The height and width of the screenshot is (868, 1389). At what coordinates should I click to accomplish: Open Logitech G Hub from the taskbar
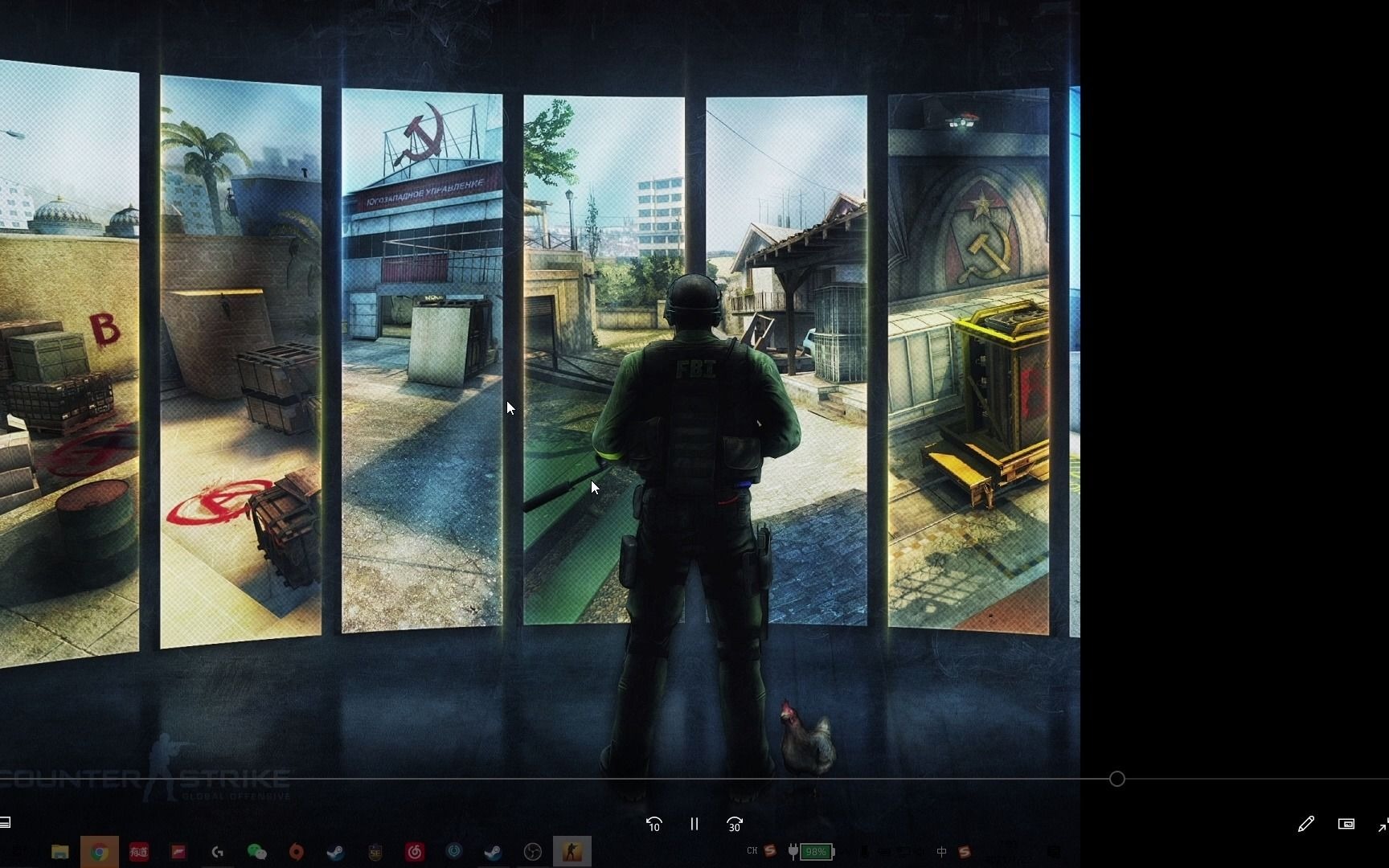[217, 851]
